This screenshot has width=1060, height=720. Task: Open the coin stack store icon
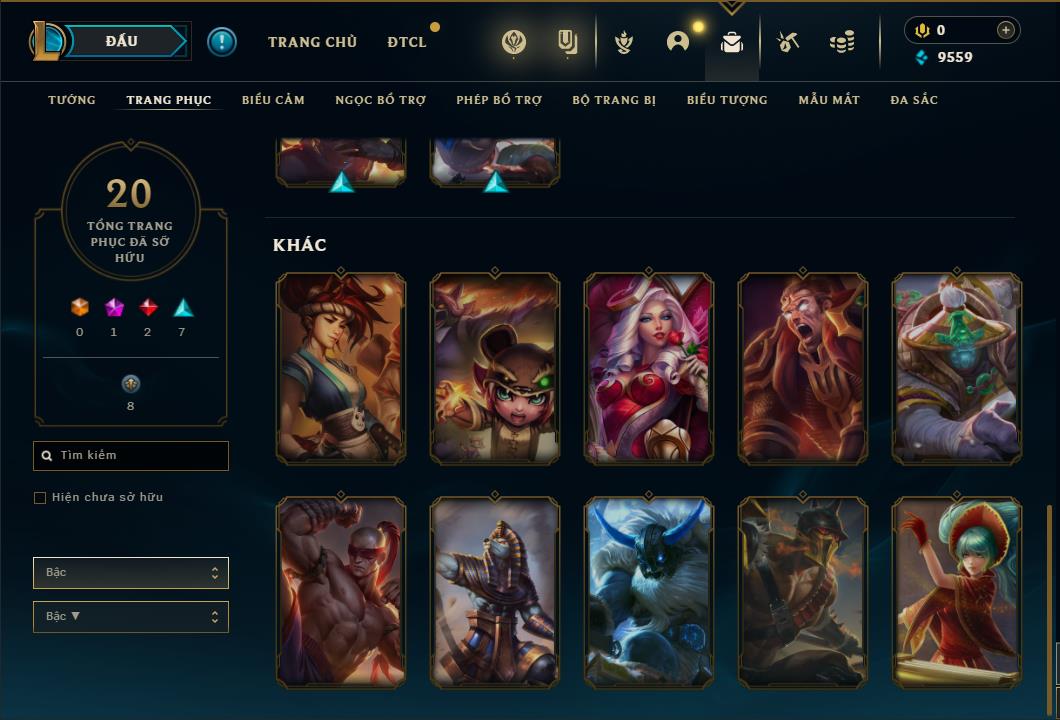[842, 42]
